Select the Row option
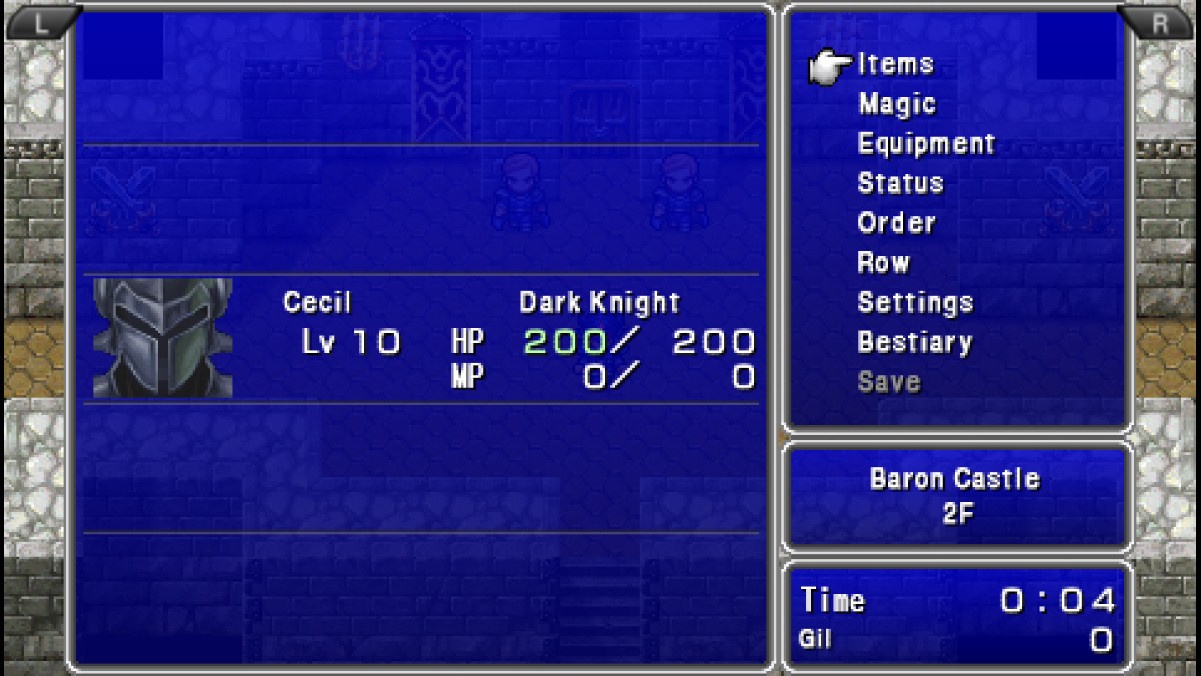1201x676 pixels. click(x=883, y=263)
